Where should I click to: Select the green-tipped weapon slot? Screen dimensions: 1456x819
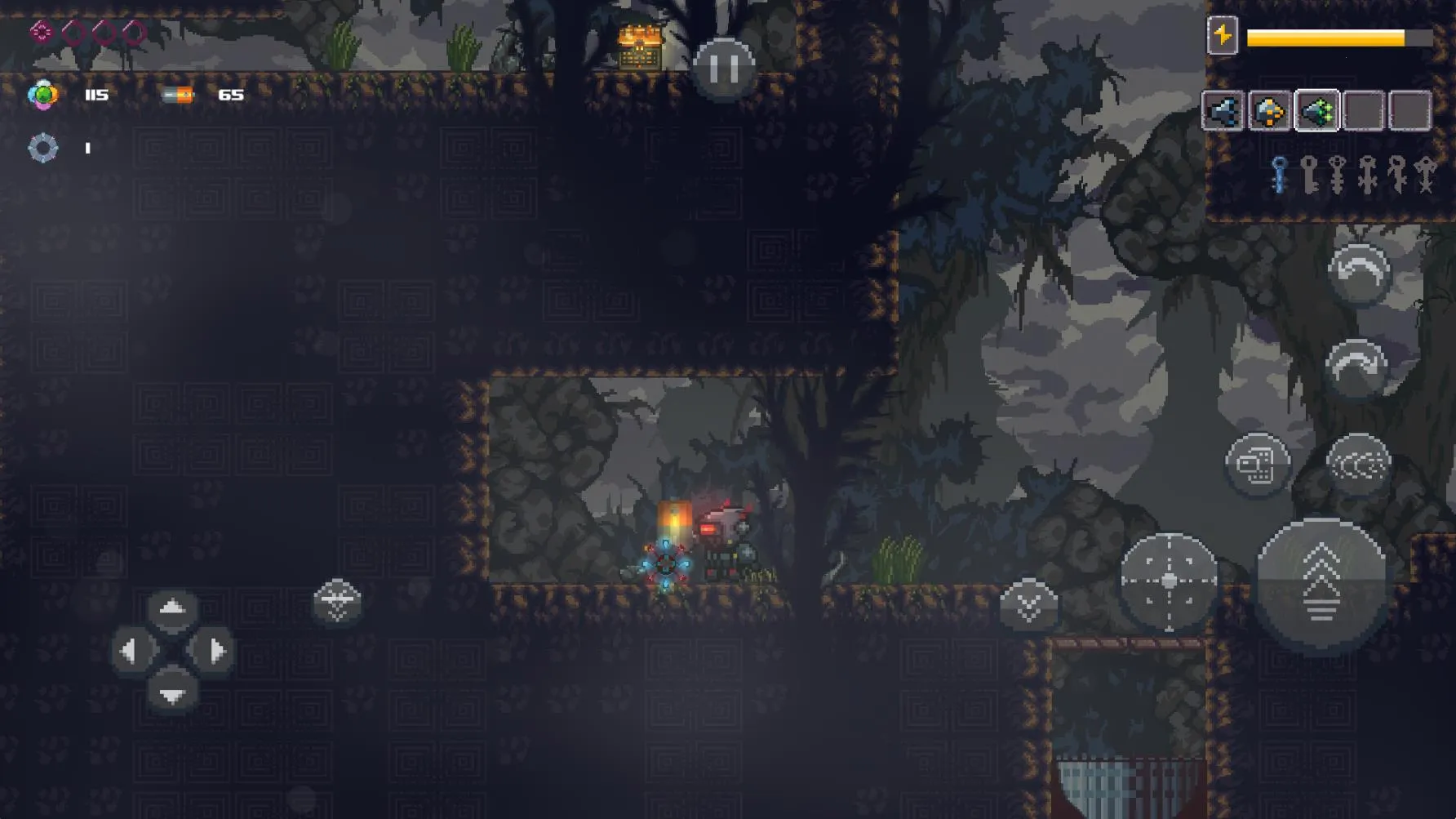(1316, 111)
